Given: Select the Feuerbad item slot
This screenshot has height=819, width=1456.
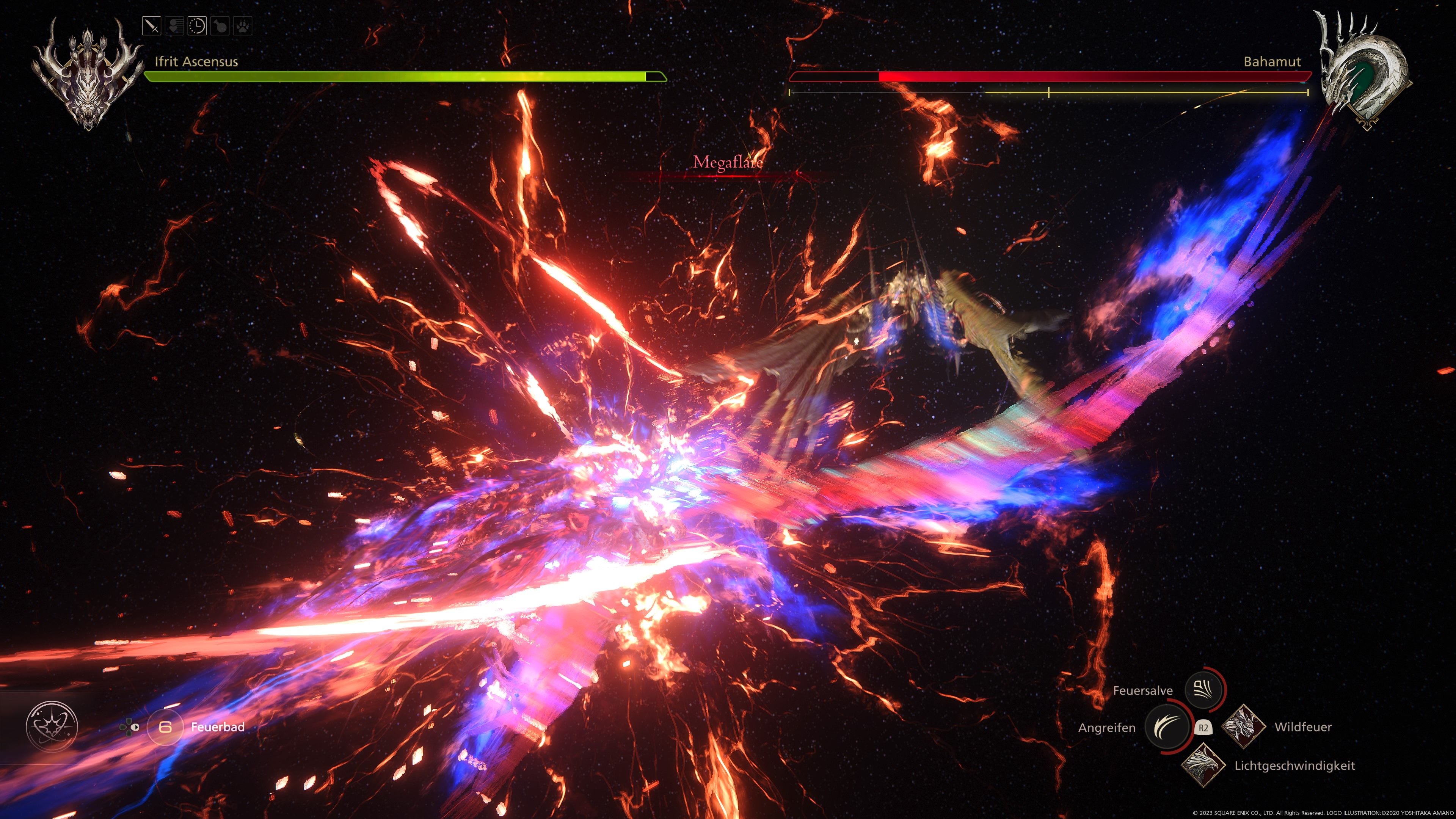Looking at the screenshot, I should pos(165,727).
